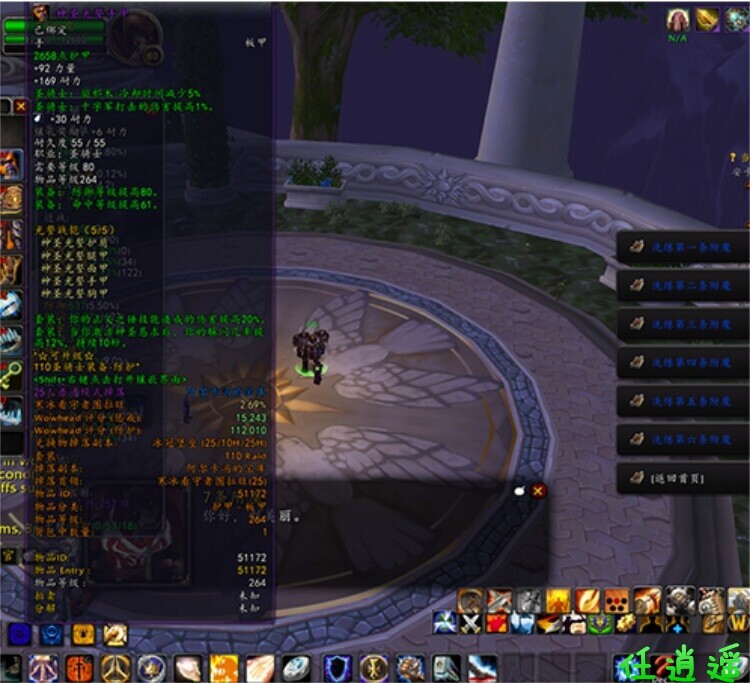Cast the golden flame figure ability
Screen dimensions: 750x683
[558, 601]
